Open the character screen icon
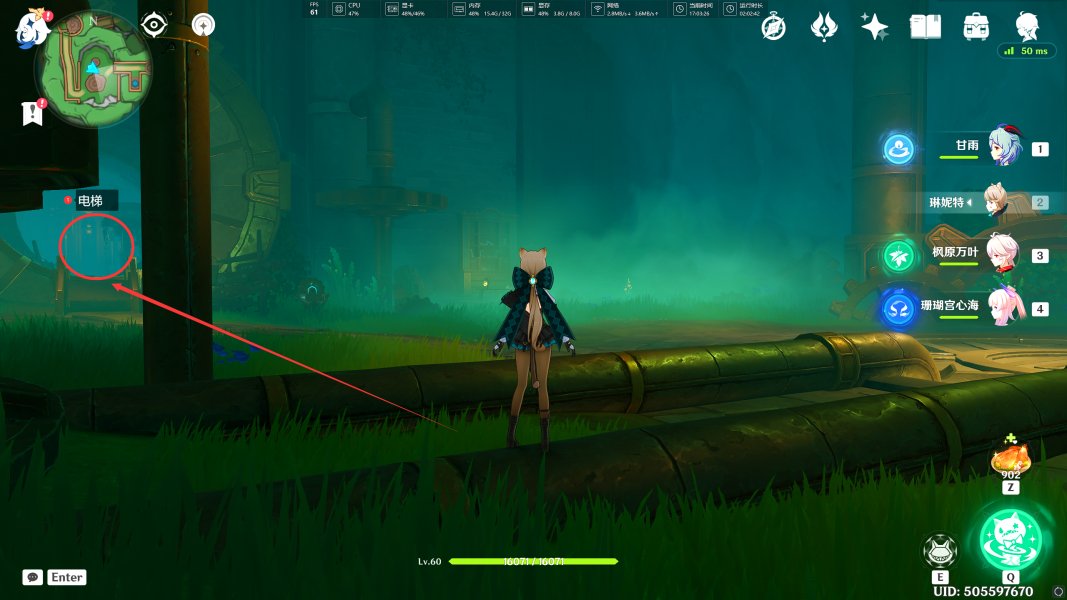This screenshot has width=1067, height=600. 1027,27
